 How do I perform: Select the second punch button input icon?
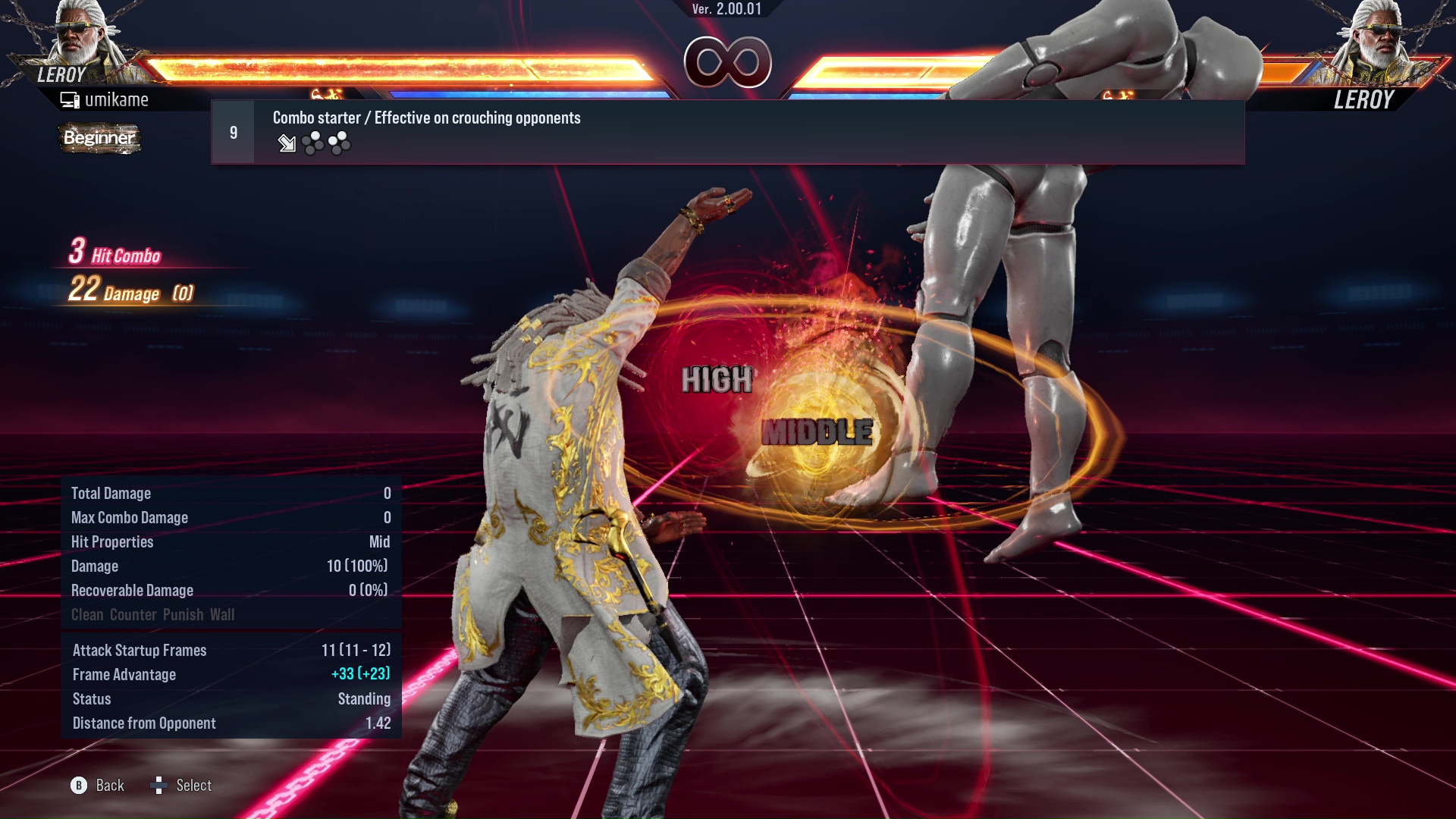(340, 143)
